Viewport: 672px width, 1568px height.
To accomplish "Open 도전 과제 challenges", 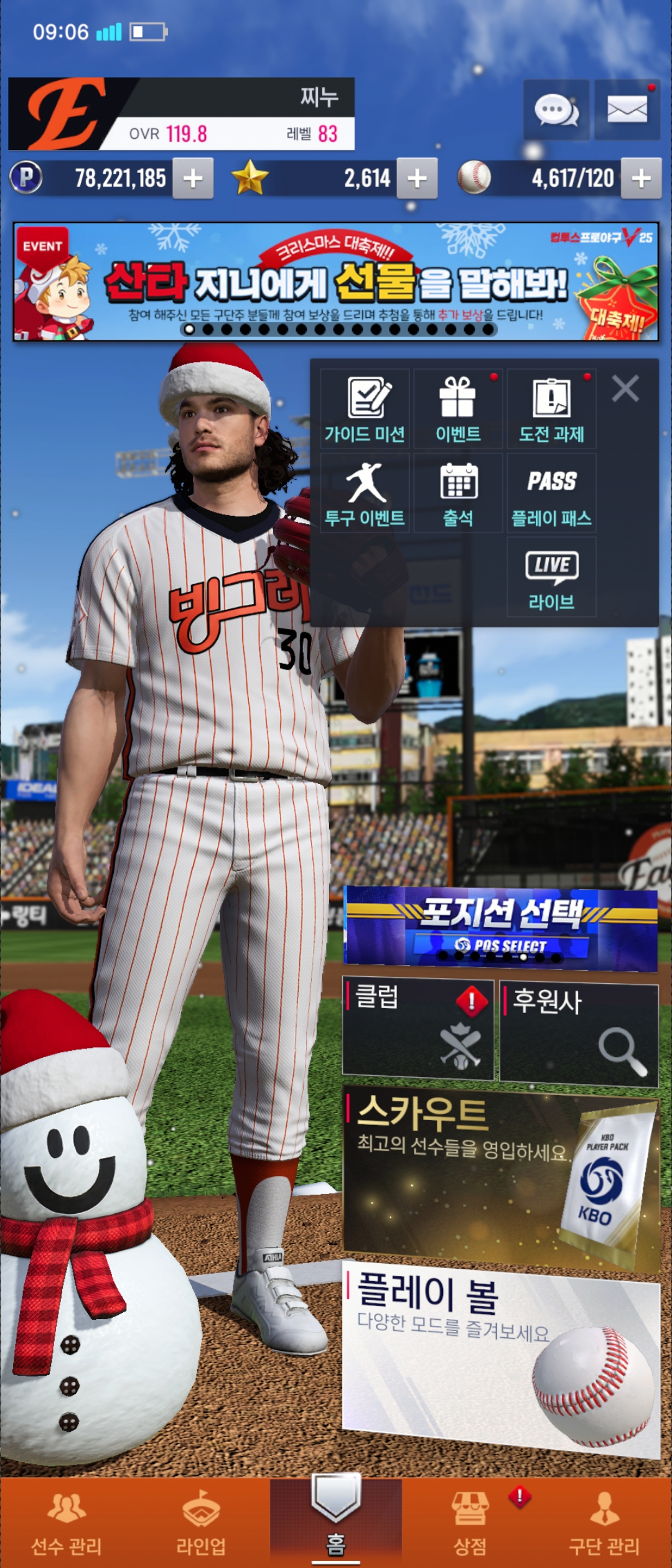I will point(551,409).
